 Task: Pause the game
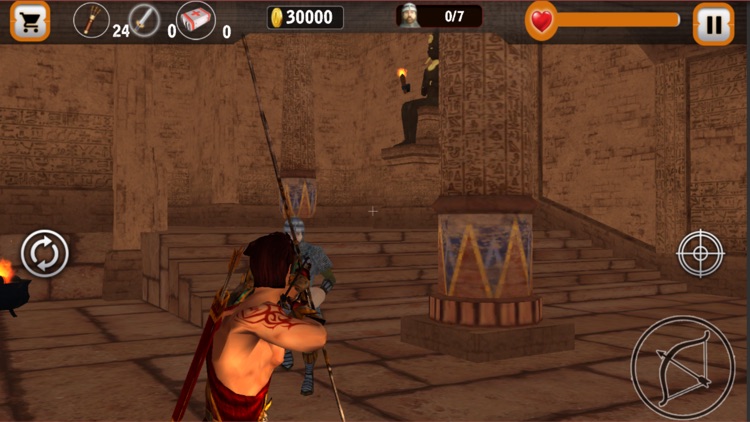(713, 23)
